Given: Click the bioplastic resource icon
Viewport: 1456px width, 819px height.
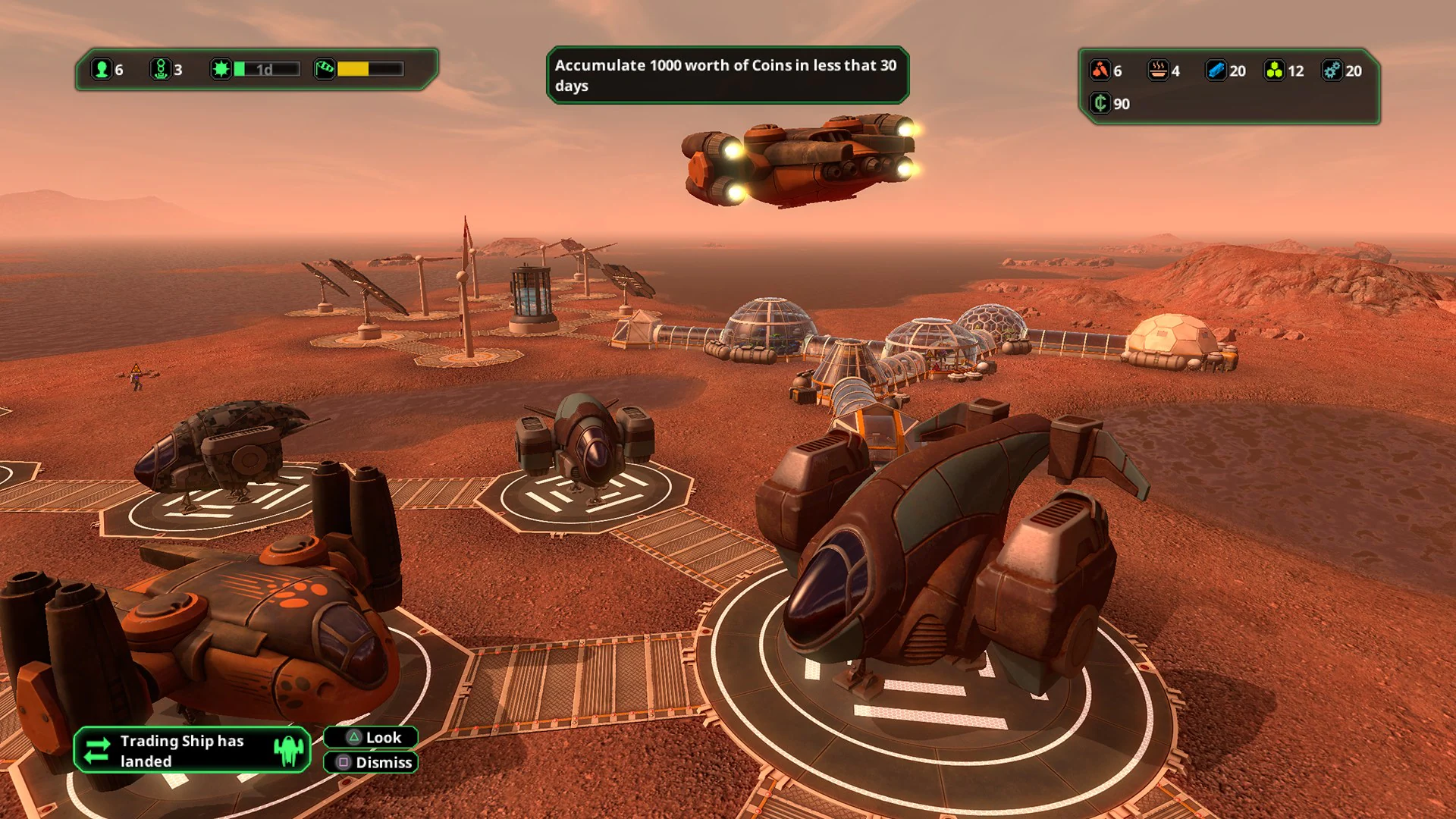Looking at the screenshot, I should coord(1273,71).
